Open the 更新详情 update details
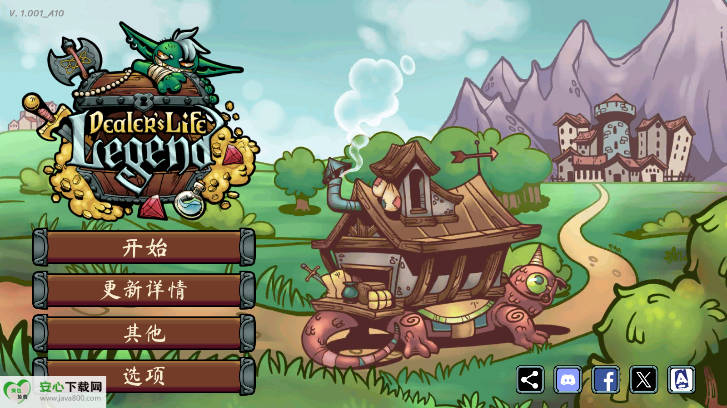The image size is (727, 408). click(x=144, y=290)
